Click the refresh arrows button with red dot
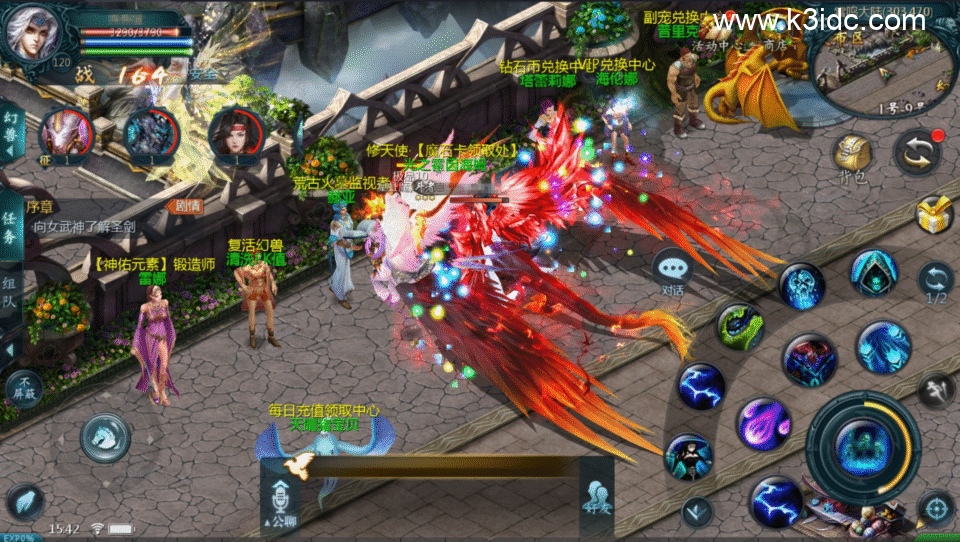 pos(917,152)
